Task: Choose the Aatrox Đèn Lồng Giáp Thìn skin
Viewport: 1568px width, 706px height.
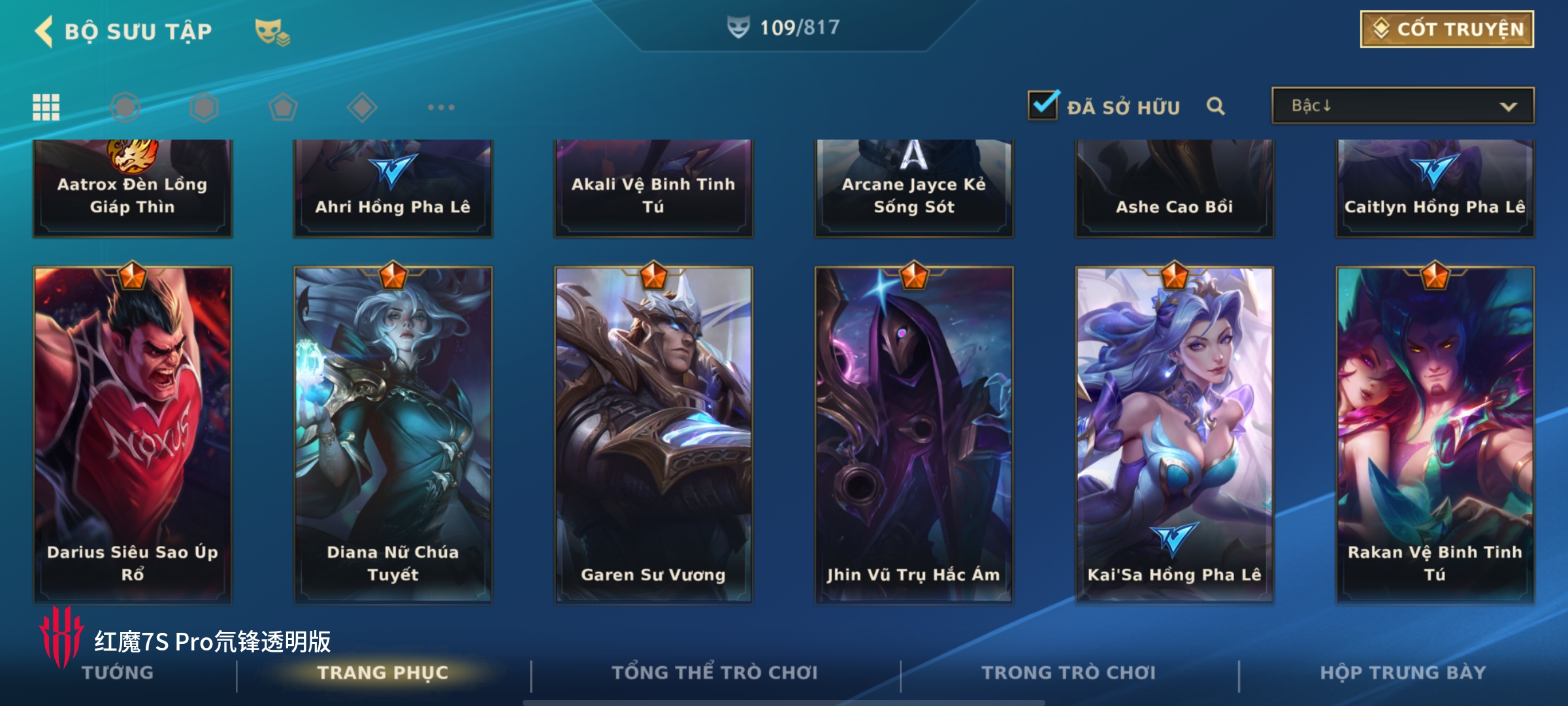Action: pos(133,188)
